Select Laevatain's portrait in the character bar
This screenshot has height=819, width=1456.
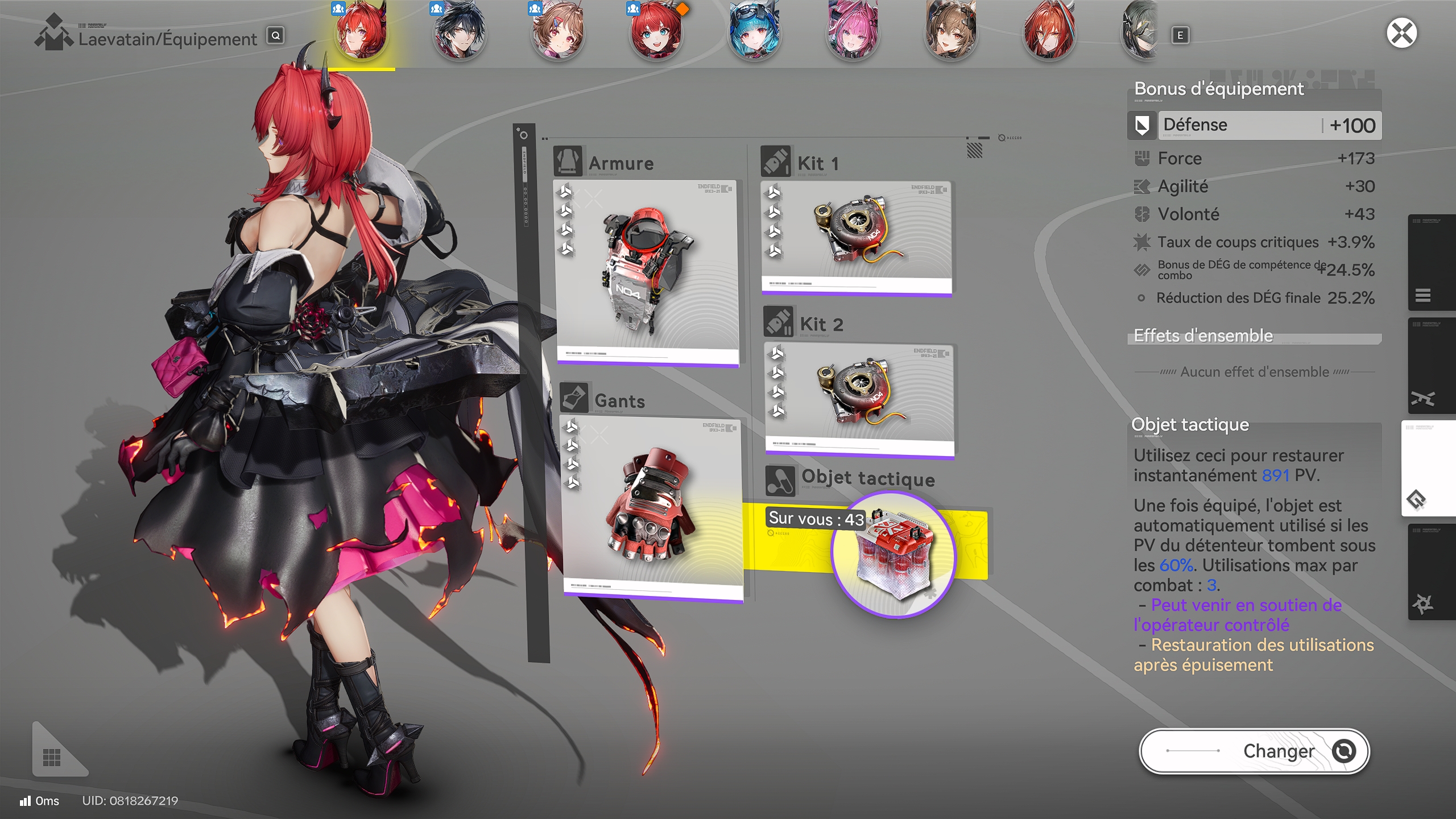pos(362,34)
